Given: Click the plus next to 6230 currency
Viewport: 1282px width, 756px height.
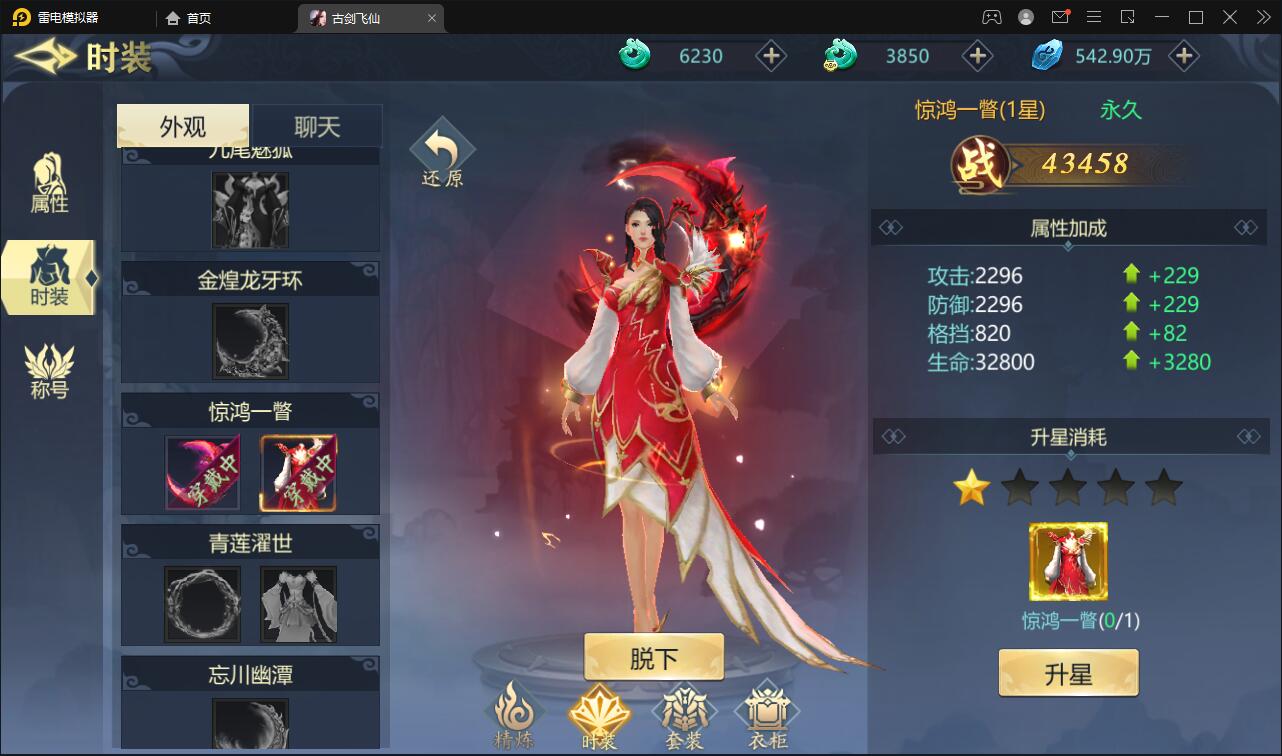Looking at the screenshot, I should (770, 56).
